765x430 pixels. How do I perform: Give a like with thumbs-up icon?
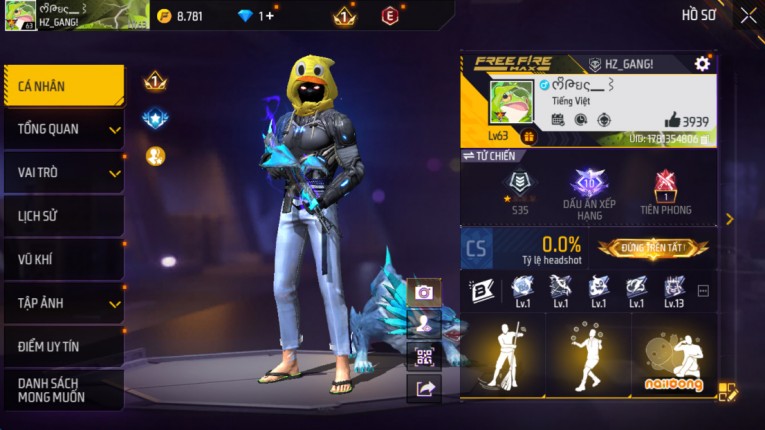[x=672, y=120]
